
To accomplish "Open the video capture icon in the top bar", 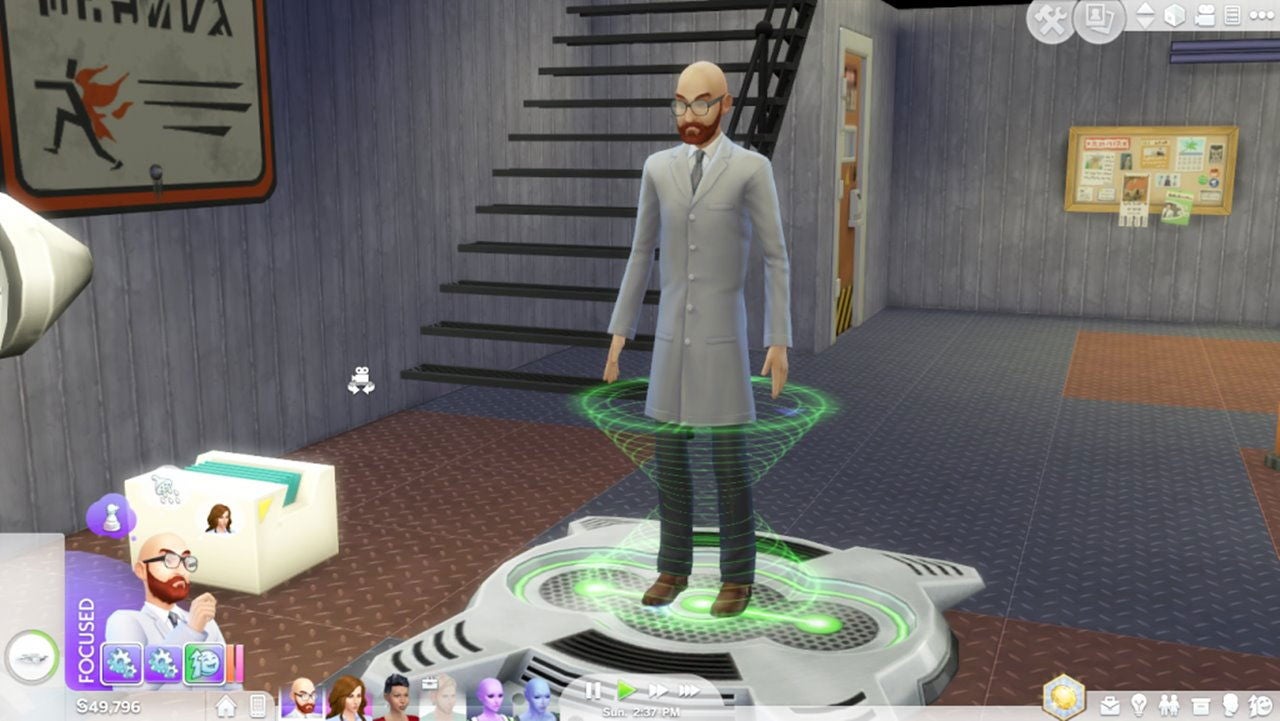I will (x=1205, y=16).
